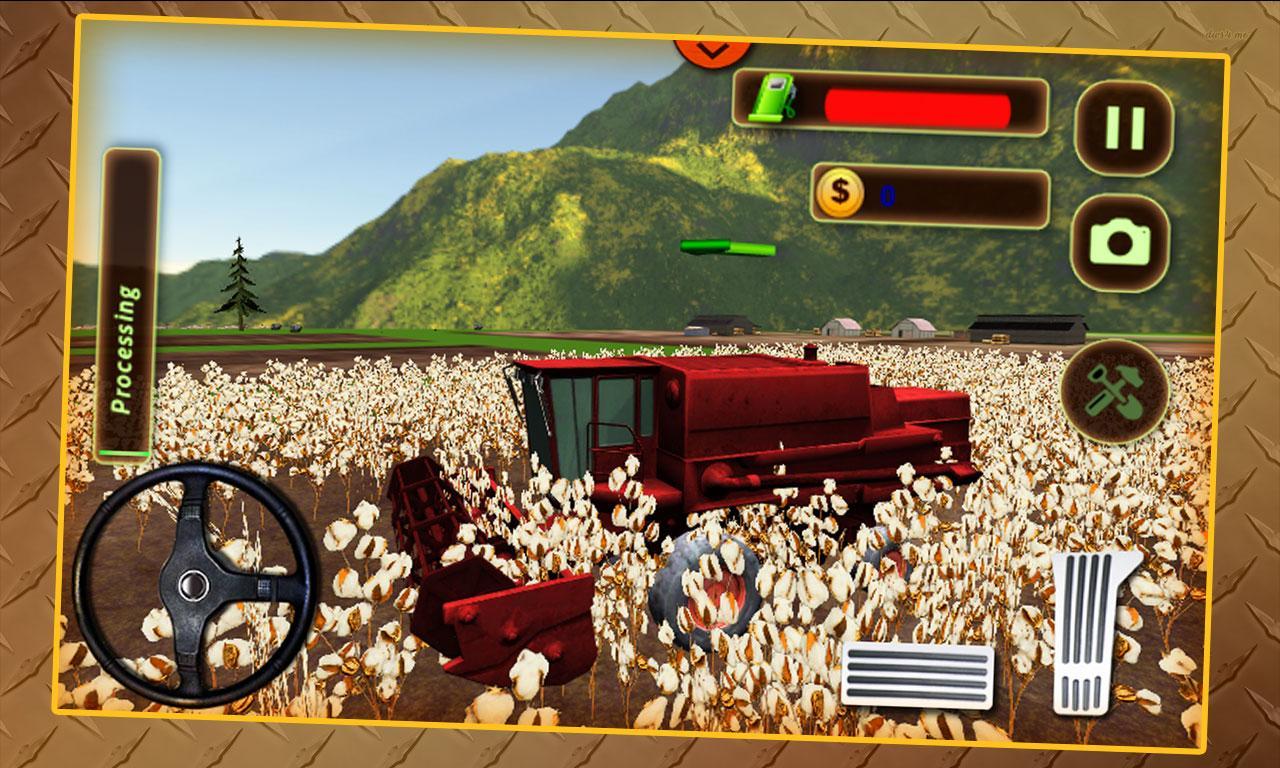
Task: Collapse the HUD using the orange chevron button
Action: tap(713, 48)
